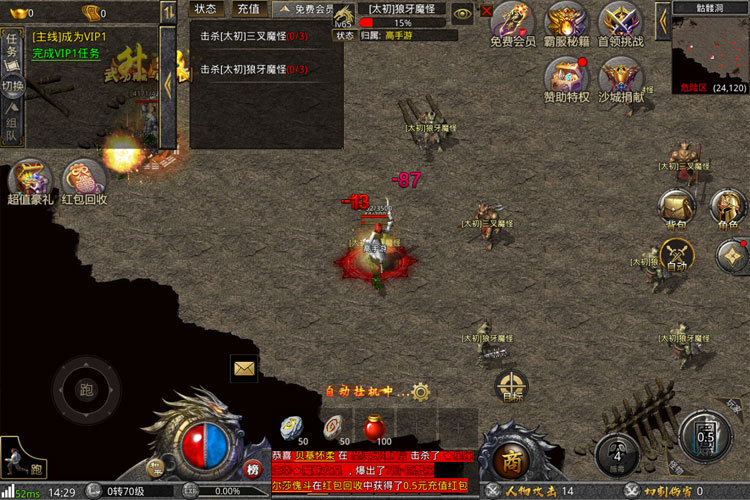Image resolution: width=750 pixels, height=500 pixels.
Task: Open the 榜 ranking button
Action: pos(253,470)
